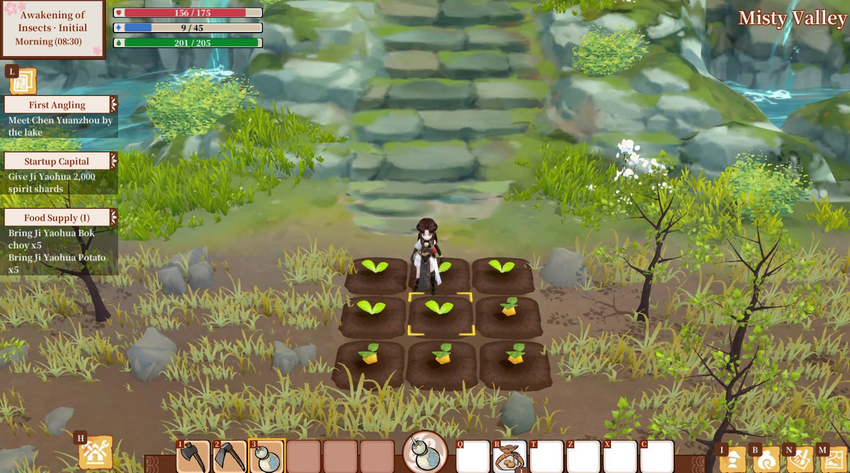Screen dimensions: 850x473
Task: Select the axe in hotbar slot 1
Action: pos(194,456)
